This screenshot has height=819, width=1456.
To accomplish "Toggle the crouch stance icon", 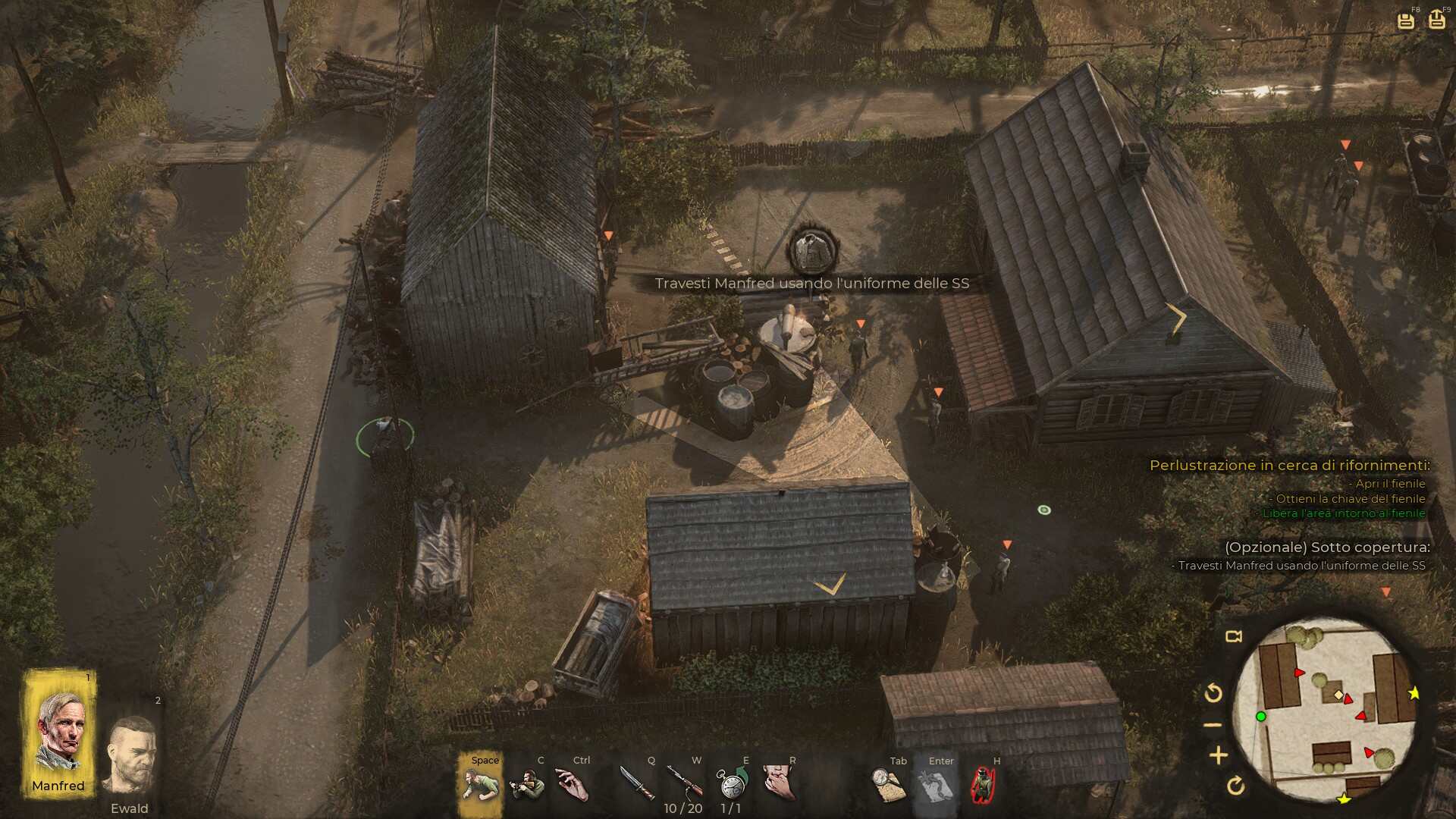I will [481, 784].
